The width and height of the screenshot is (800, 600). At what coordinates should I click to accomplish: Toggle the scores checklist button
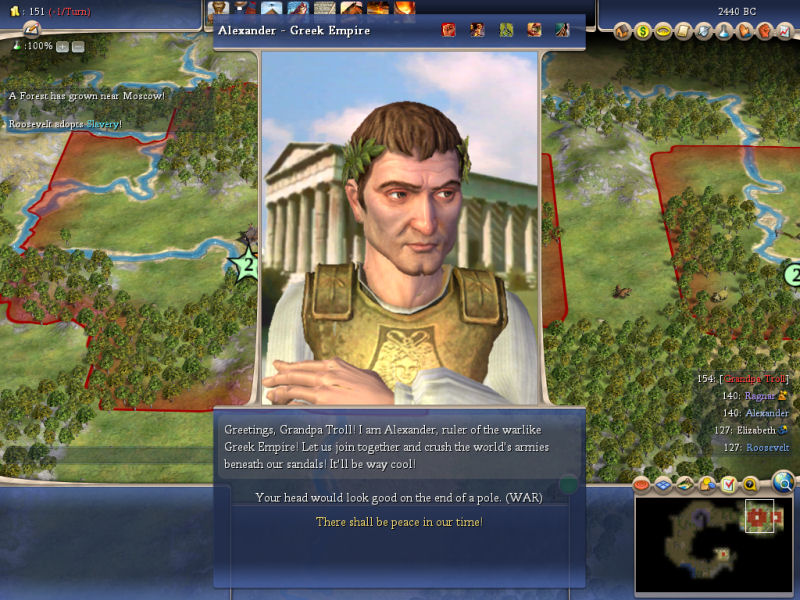[x=729, y=485]
